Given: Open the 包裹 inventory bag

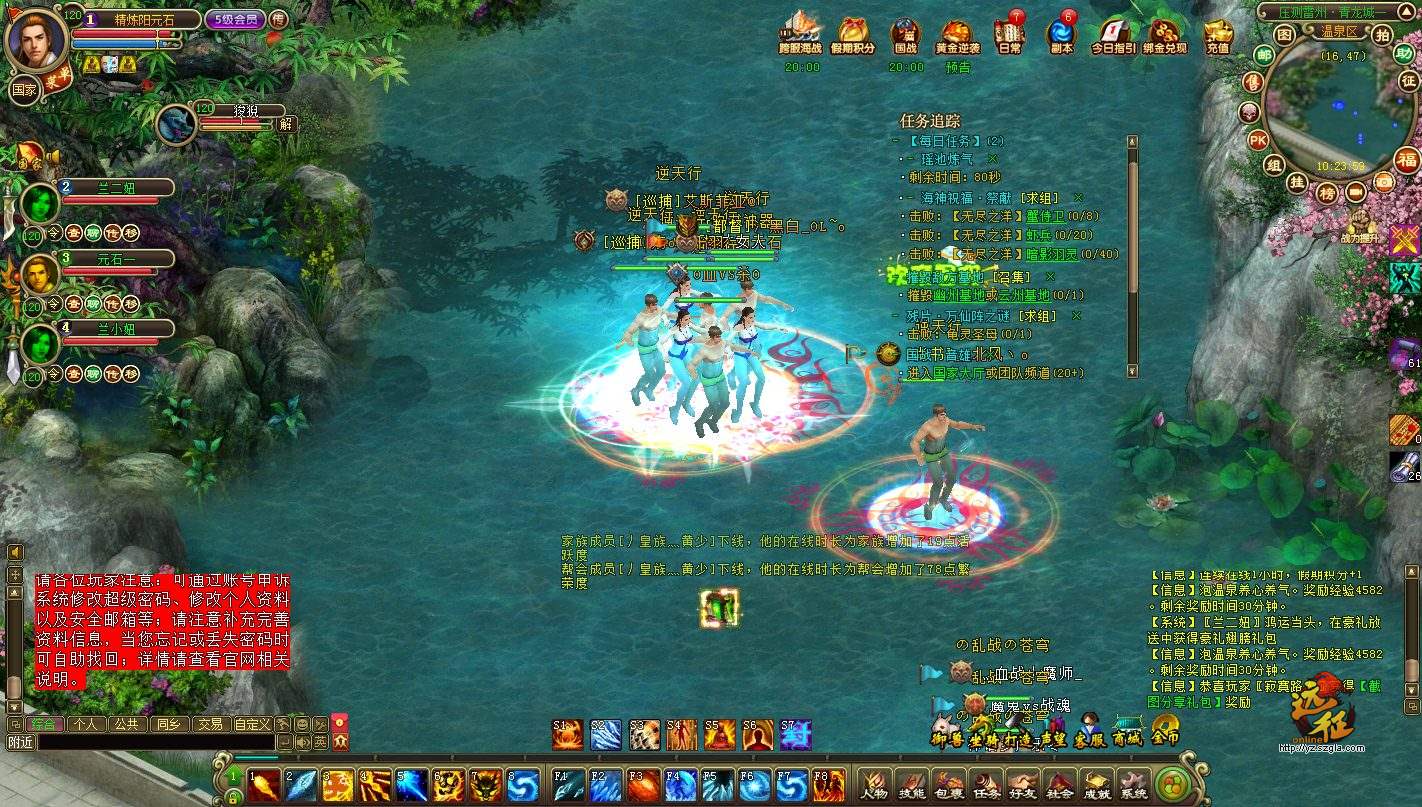Looking at the screenshot, I should click(x=948, y=783).
